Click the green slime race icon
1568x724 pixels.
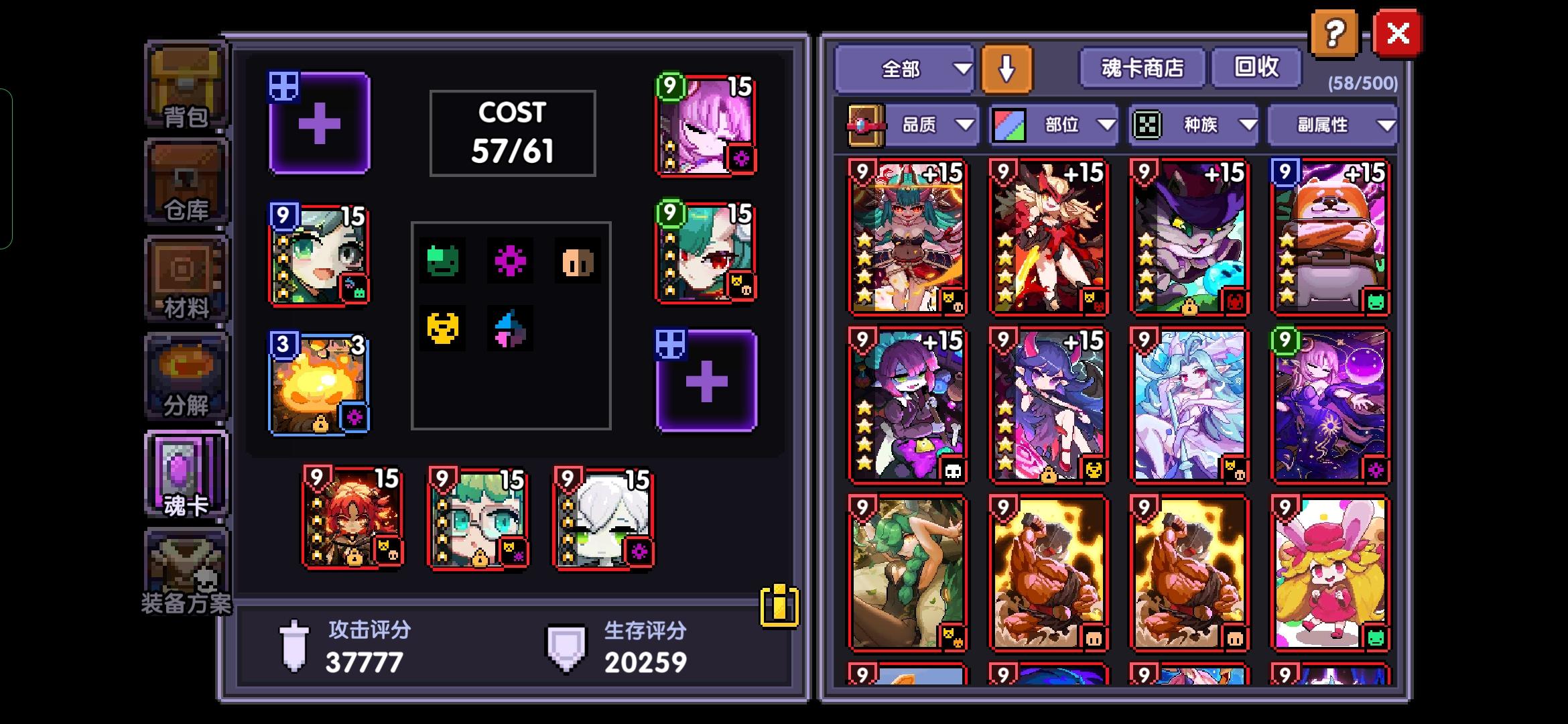[x=442, y=261]
